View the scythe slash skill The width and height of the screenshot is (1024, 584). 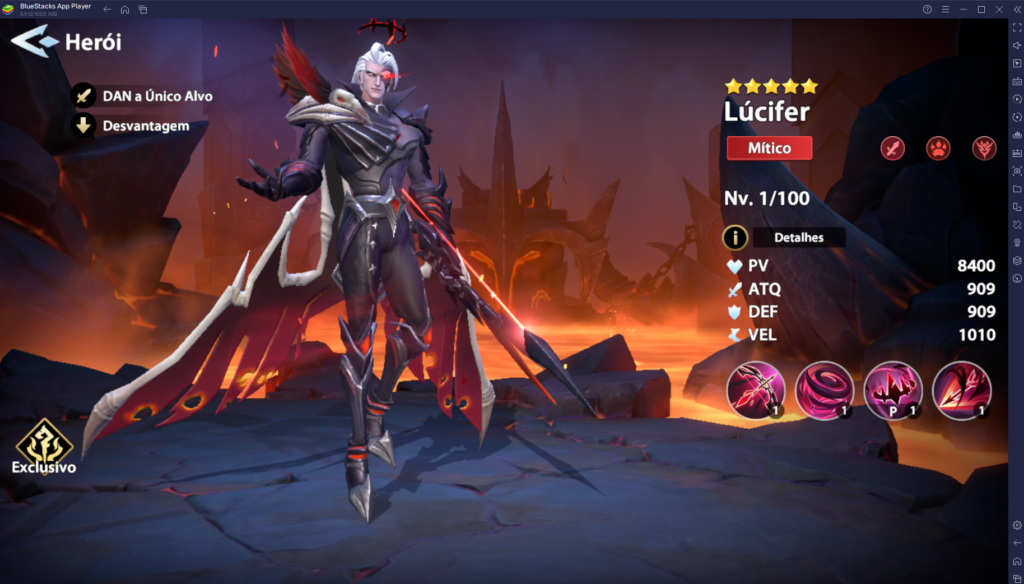(x=756, y=390)
